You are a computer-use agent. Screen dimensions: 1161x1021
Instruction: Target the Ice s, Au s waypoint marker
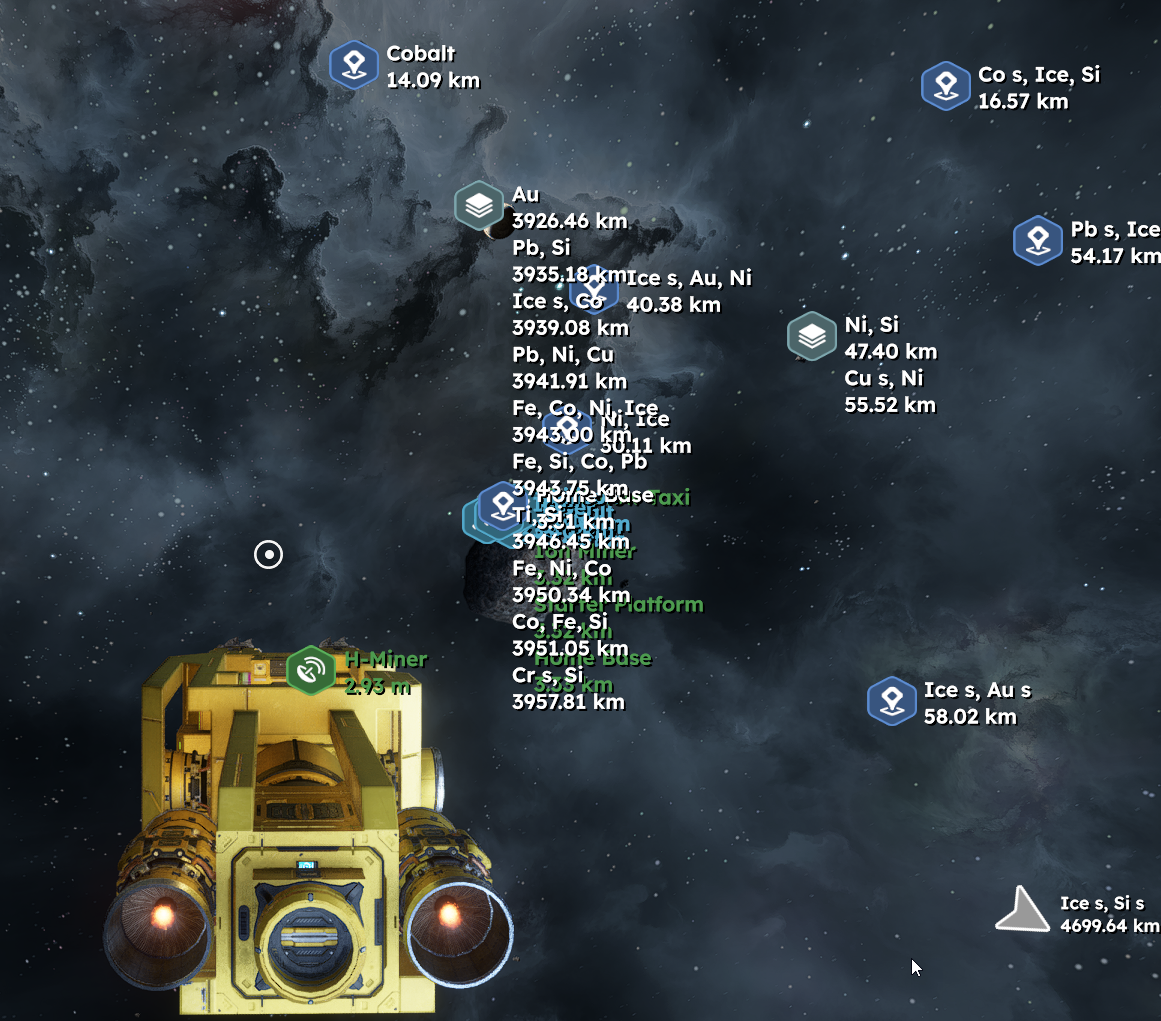click(891, 701)
